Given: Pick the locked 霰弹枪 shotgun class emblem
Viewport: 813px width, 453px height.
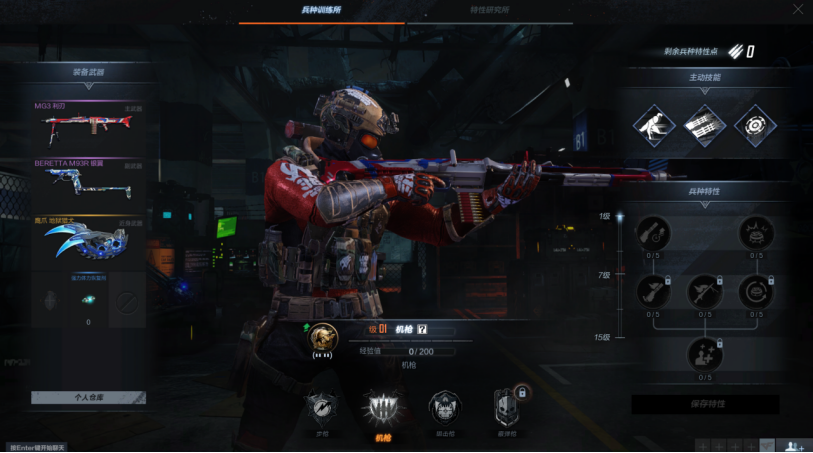Looking at the screenshot, I should tap(506, 408).
